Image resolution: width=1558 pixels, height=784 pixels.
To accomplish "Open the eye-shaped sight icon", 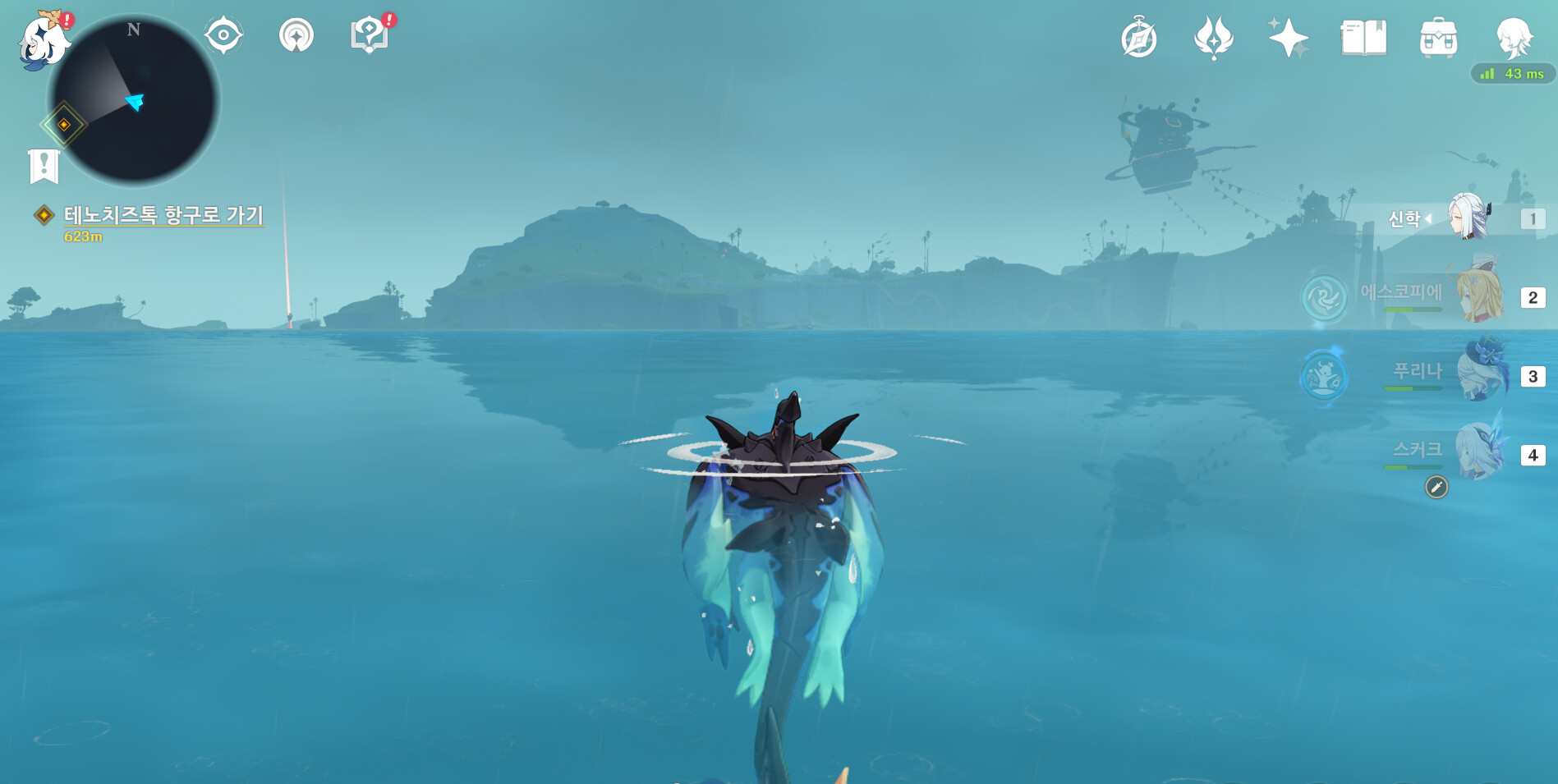I will (223, 36).
